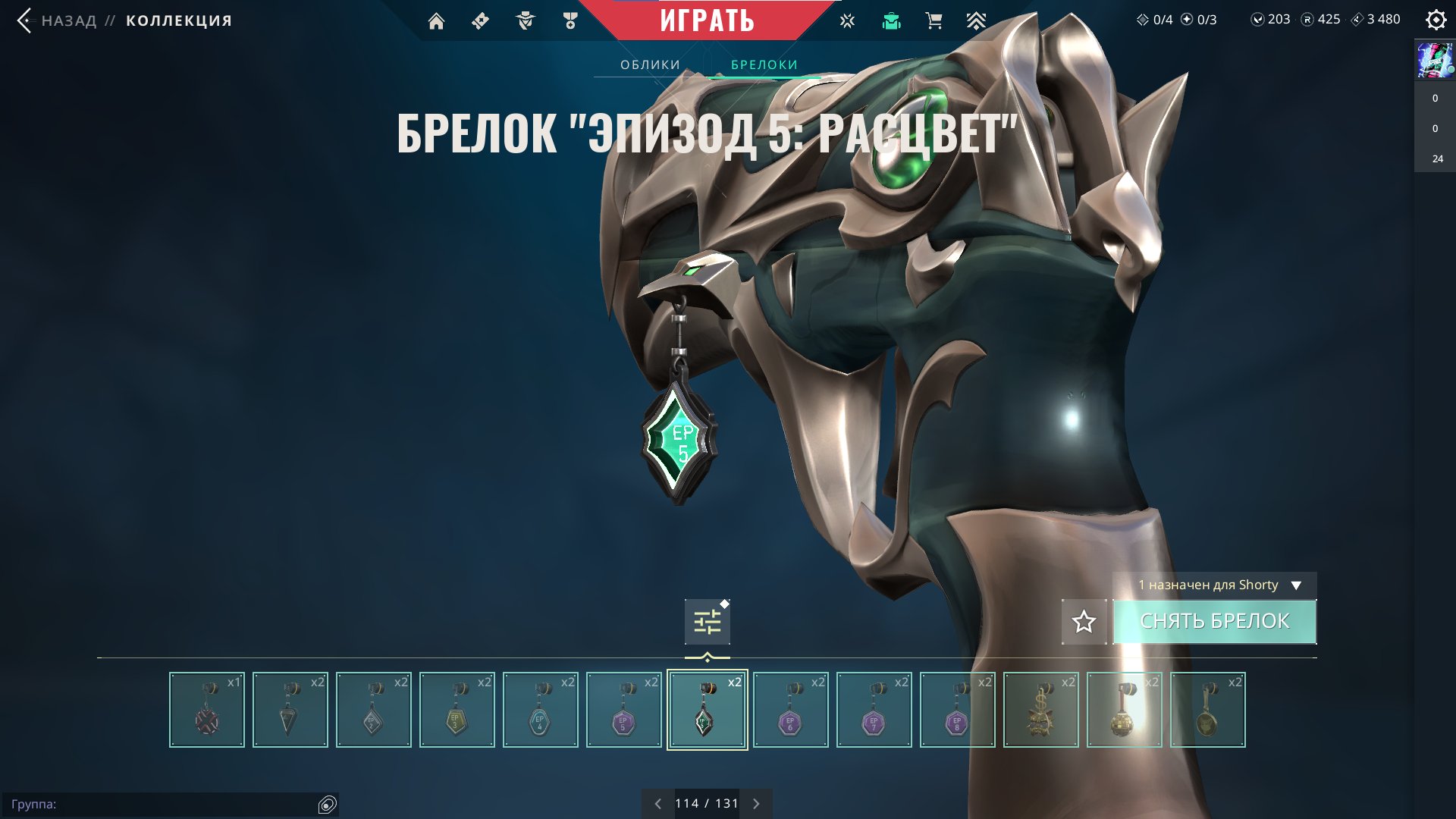Pick the purple EP 8 buddy thumbnail
The width and height of the screenshot is (1456, 819).
click(x=957, y=710)
